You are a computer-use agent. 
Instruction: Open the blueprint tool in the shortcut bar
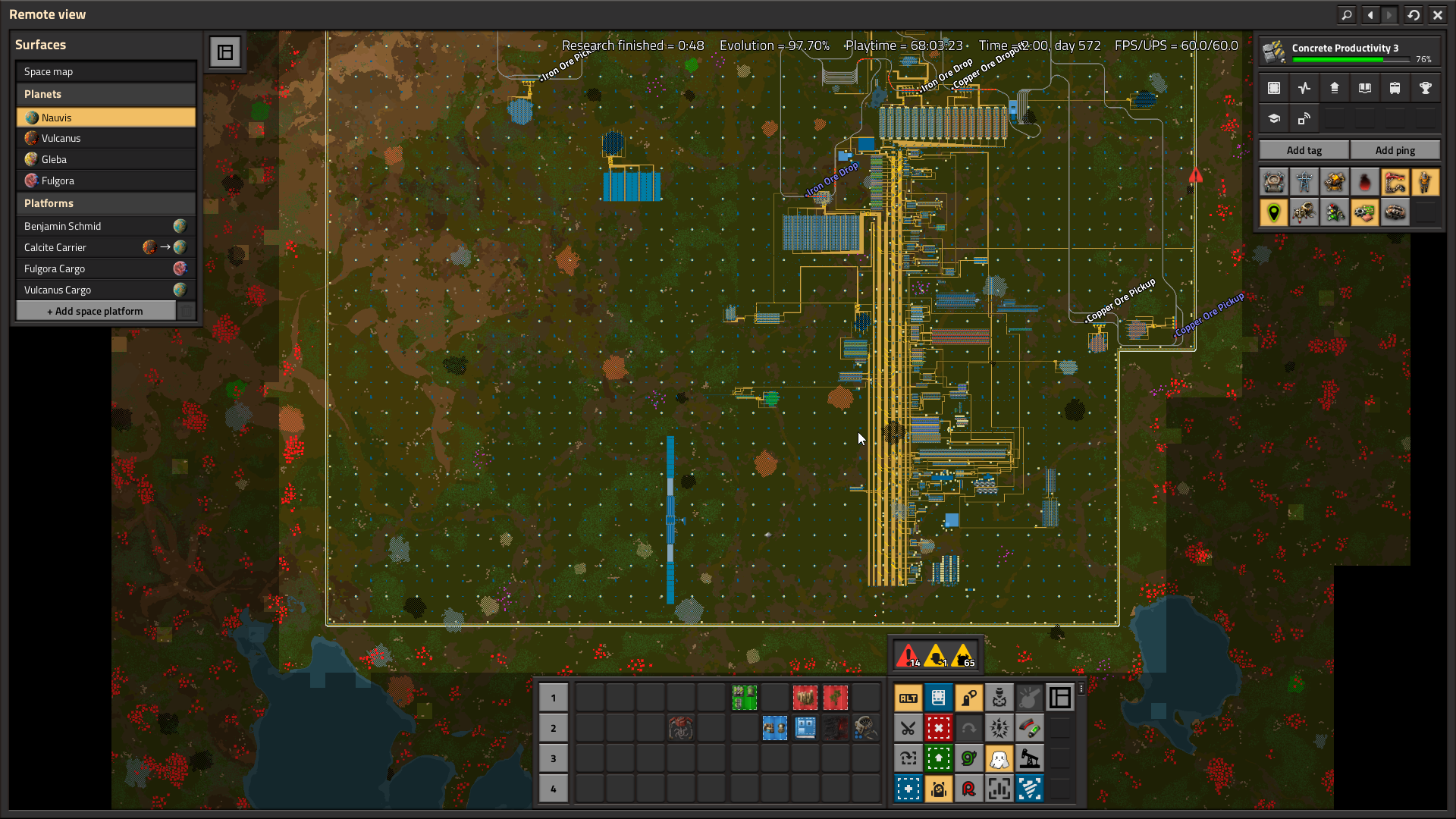(x=939, y=698)
